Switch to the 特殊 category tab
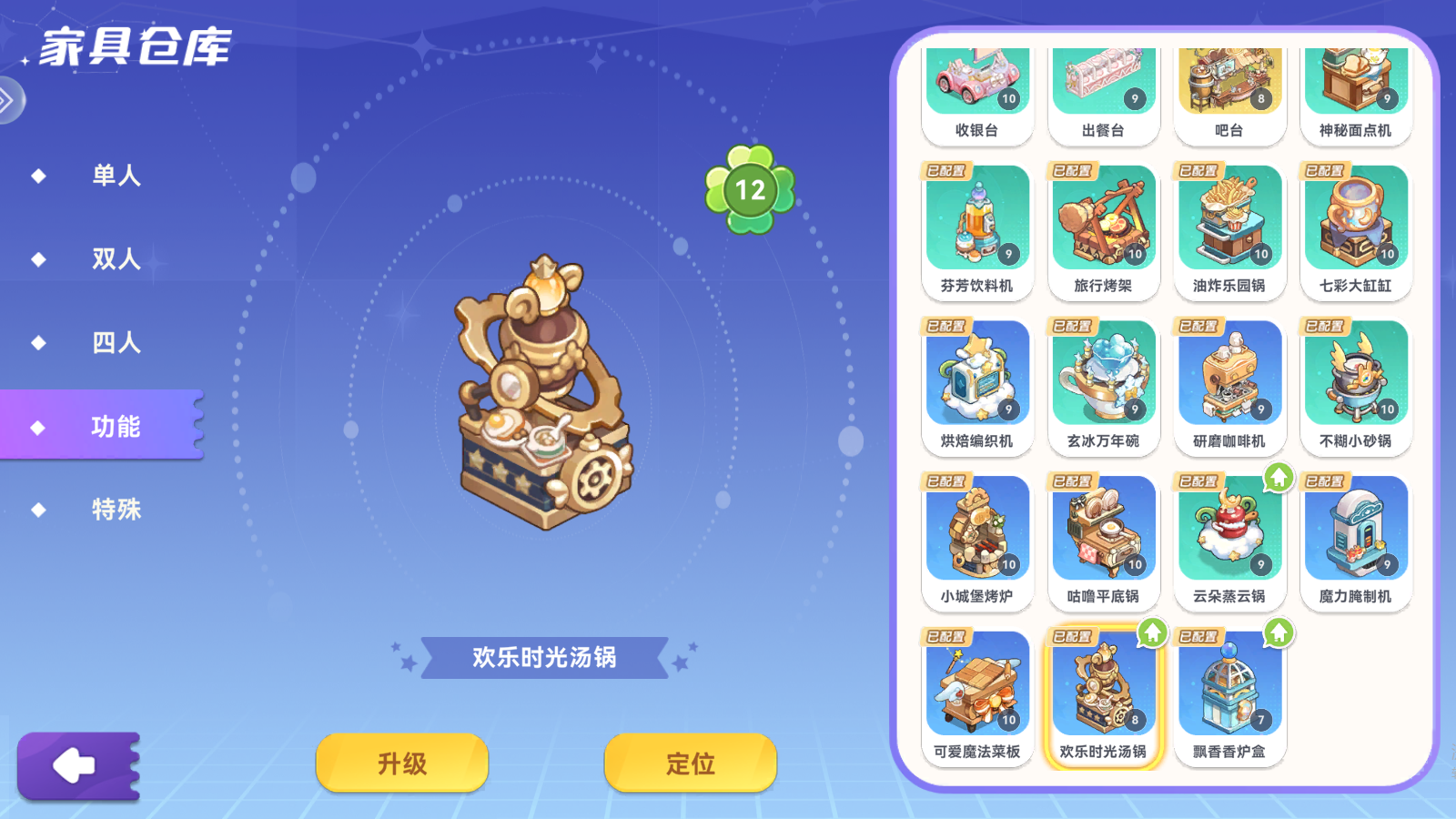This screenshot has width=1456, height=819. coord(116,511)
